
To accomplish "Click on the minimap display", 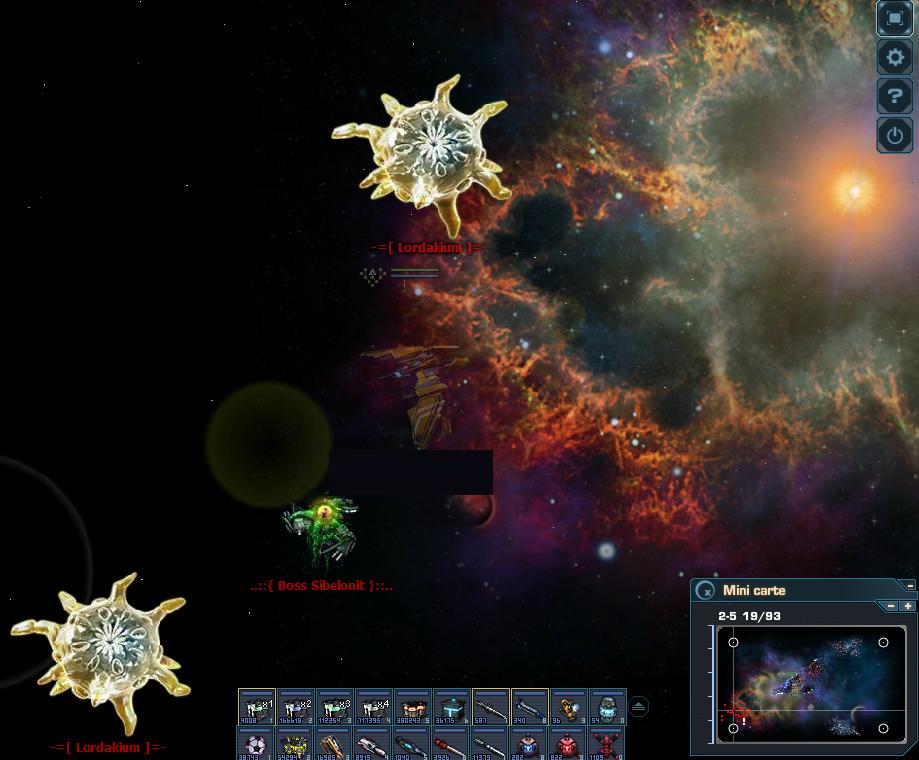I will [x=808, y=684].
